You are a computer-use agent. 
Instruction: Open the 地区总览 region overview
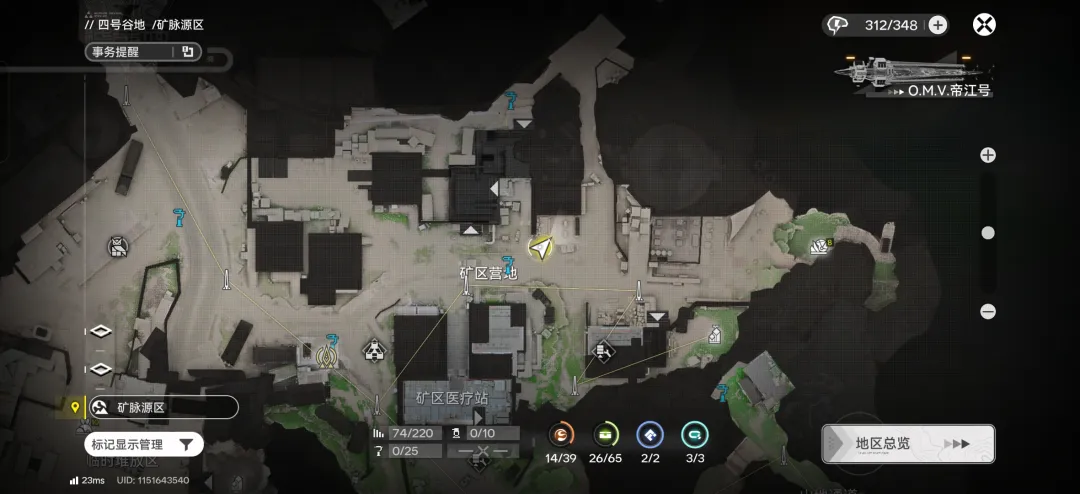coord(907,444)
